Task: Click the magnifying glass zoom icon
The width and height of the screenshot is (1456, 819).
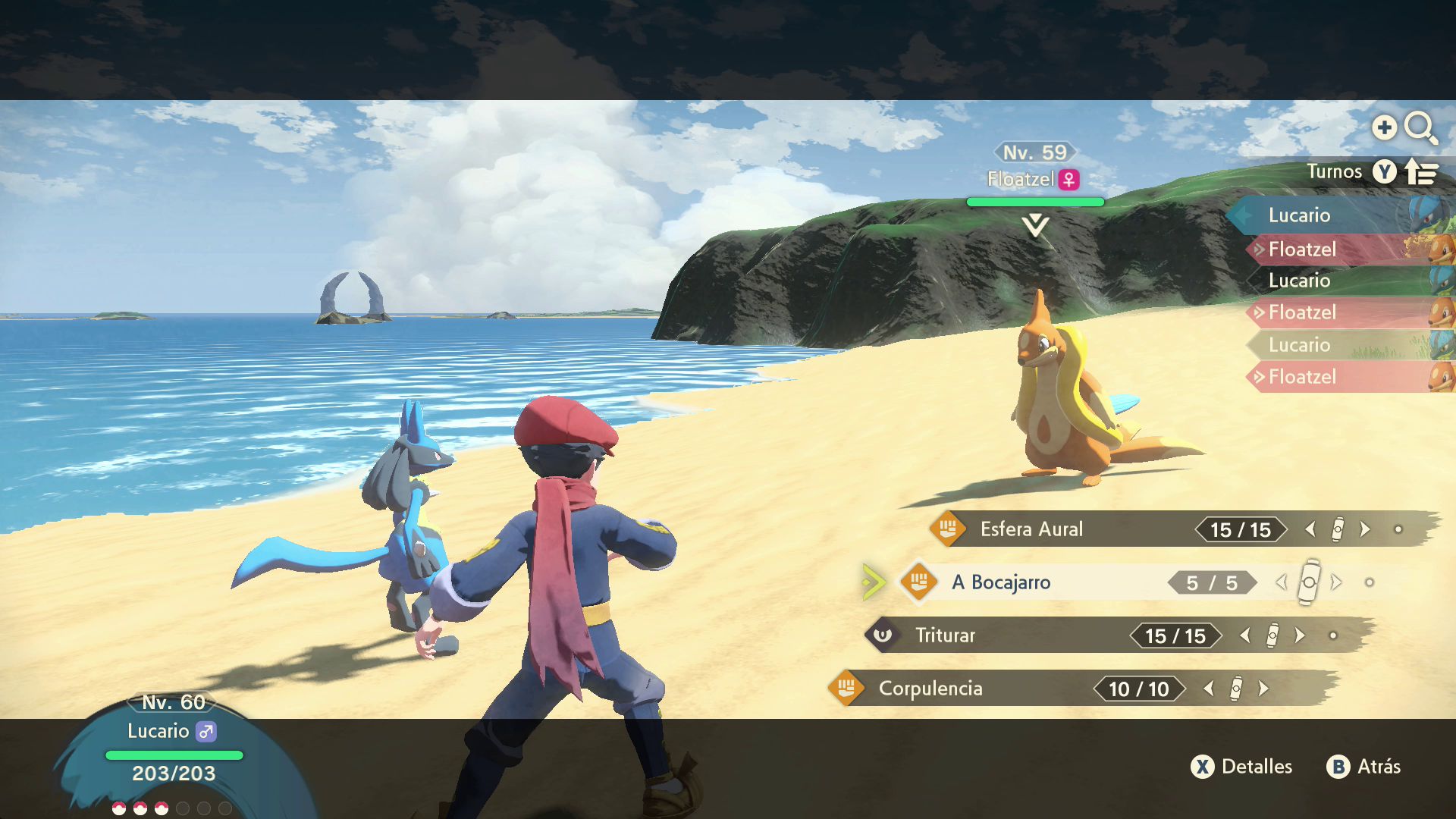Action: (1420, 127)
